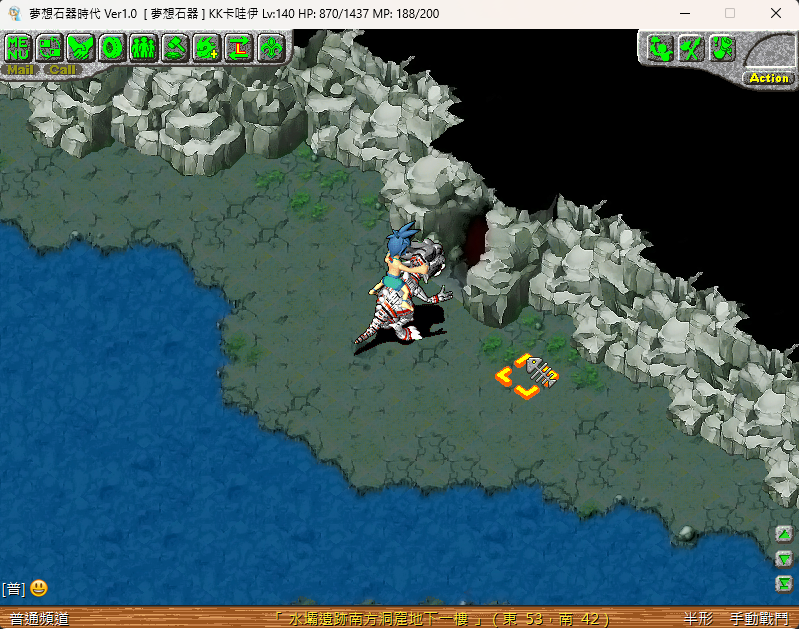Select the fleur-de-lis emblem icon
The width and height of the screenshot is (799, 629).
(270, 47)
